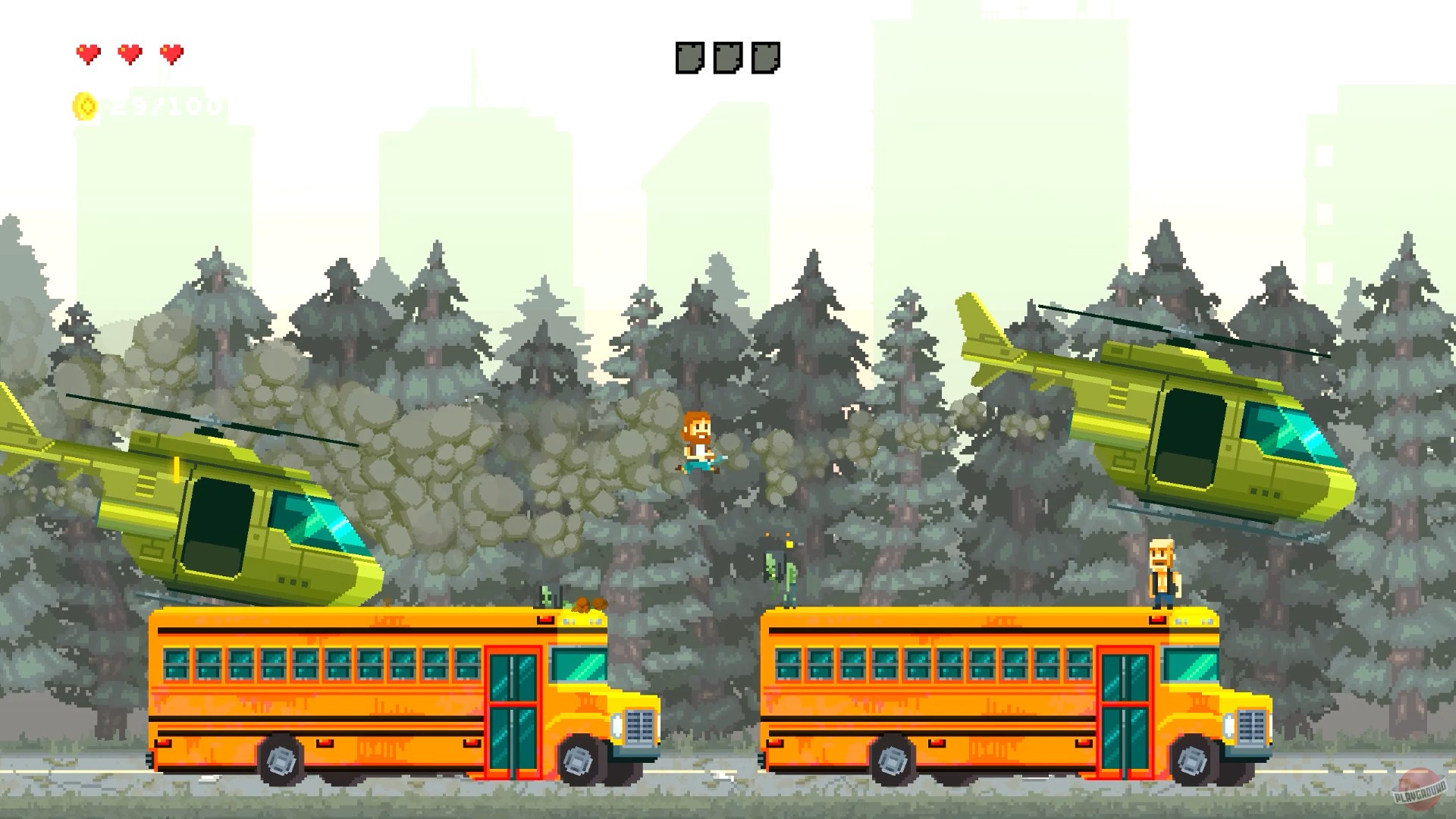Image resolution: width=1456 pixels, height=819 pixels.
Task: Select the middle heart icon
Action: pos(130,54)
